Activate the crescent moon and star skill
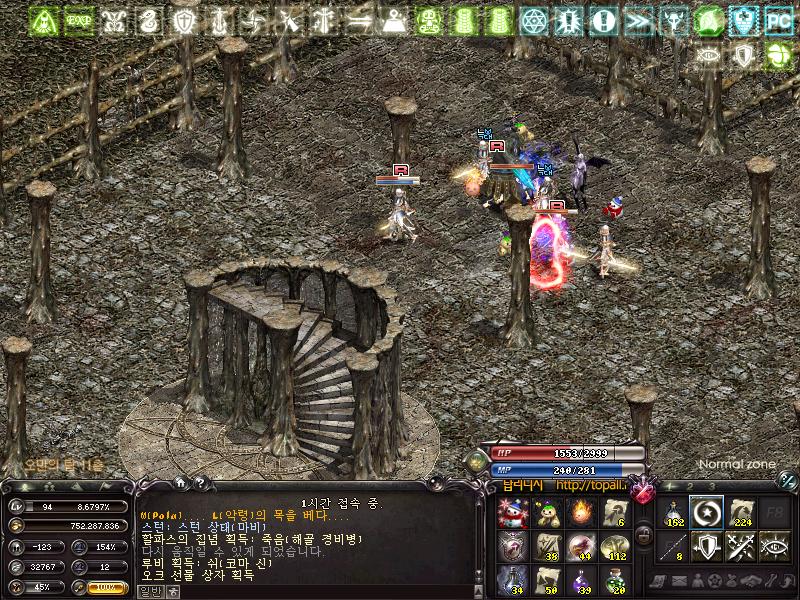Screen dimensions: 800x600 (707, 514)
